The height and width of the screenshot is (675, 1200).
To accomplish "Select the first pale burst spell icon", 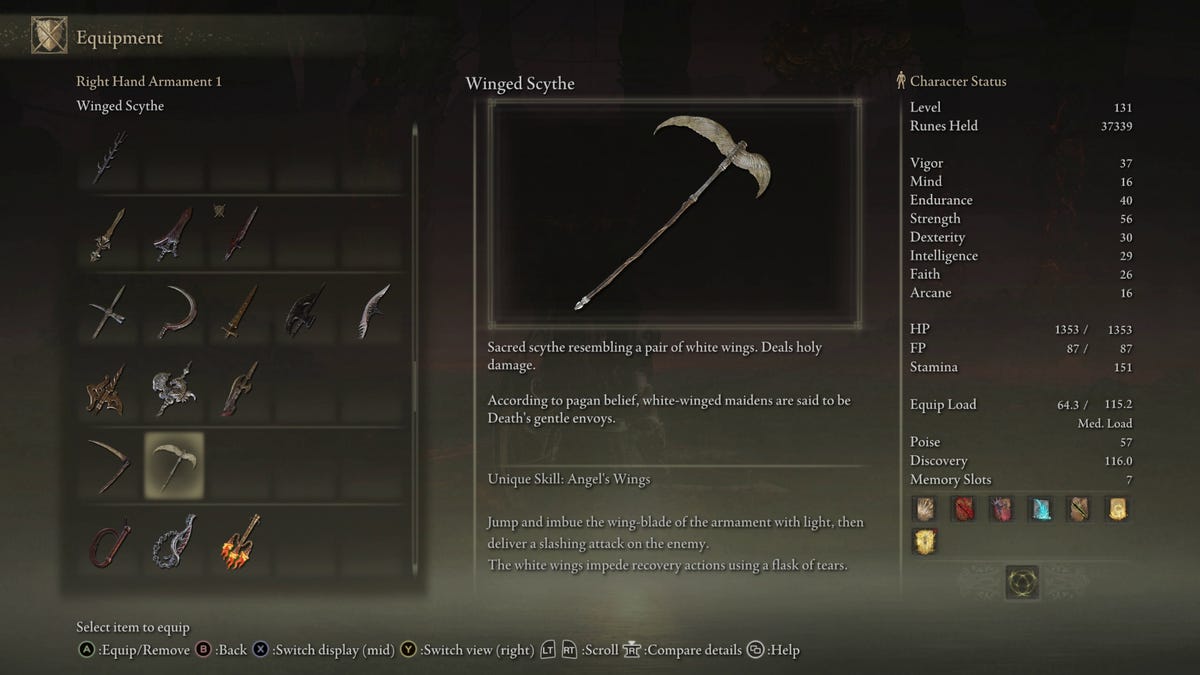I will 925,510.
